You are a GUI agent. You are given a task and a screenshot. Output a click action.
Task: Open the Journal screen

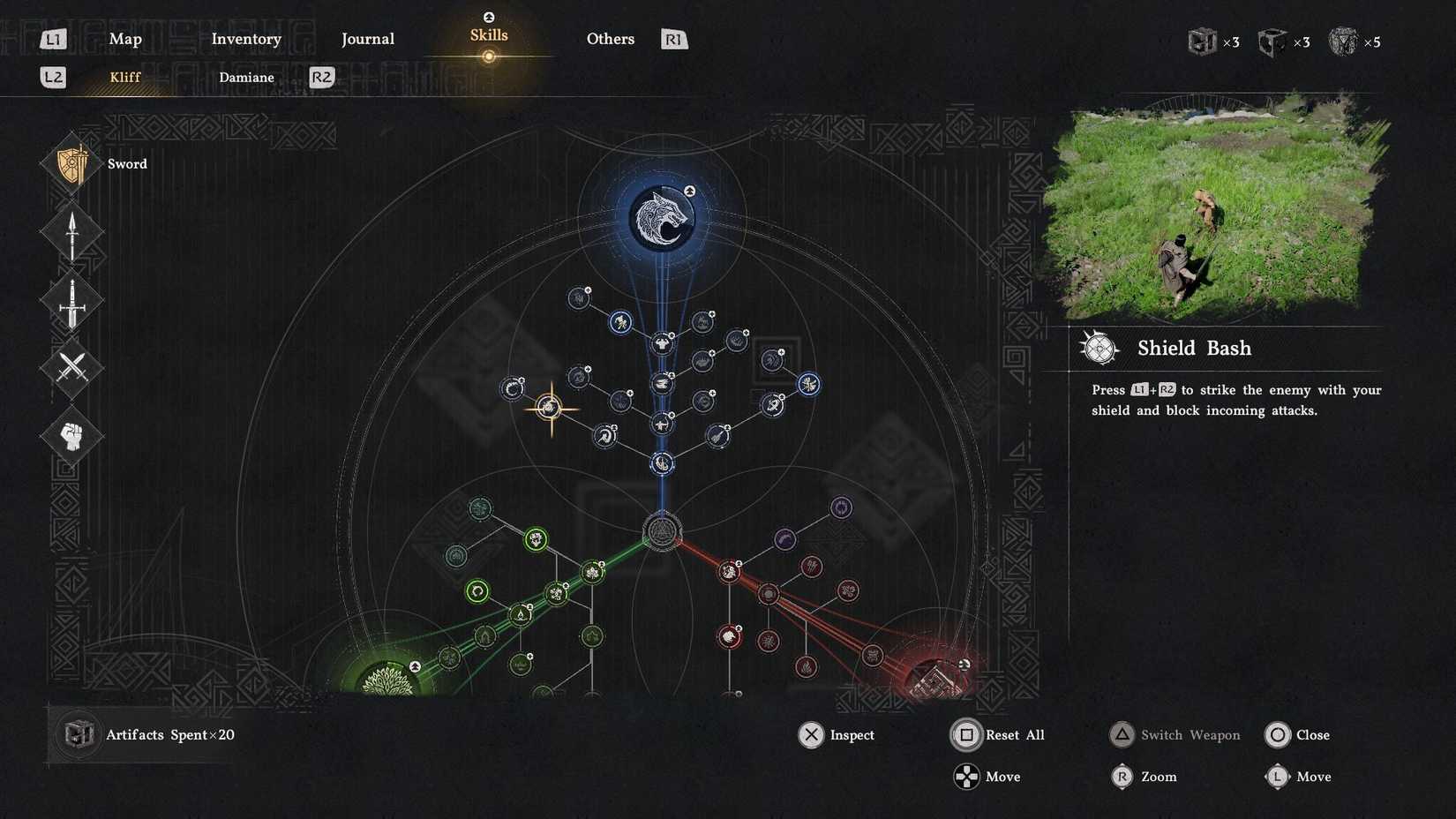tap(368, 39)
